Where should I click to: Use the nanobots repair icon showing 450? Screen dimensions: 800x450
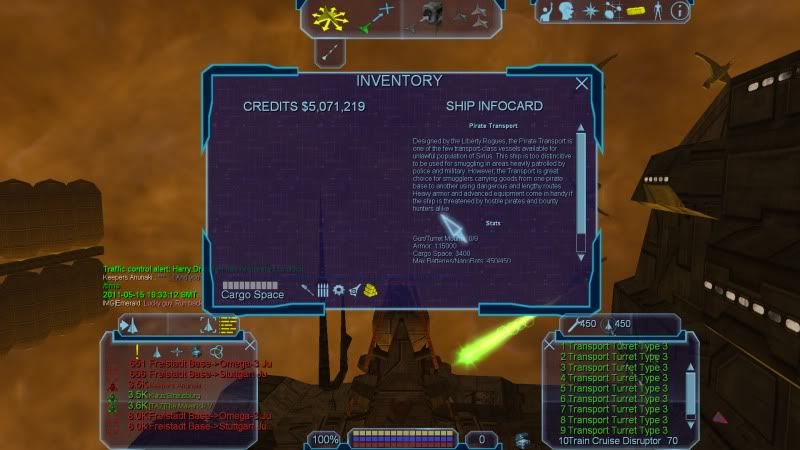(579, 323)
